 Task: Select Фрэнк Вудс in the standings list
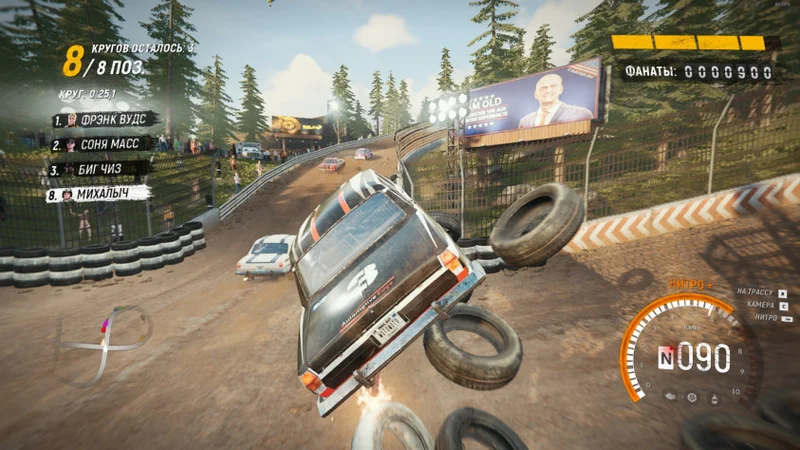pos(105,120)
